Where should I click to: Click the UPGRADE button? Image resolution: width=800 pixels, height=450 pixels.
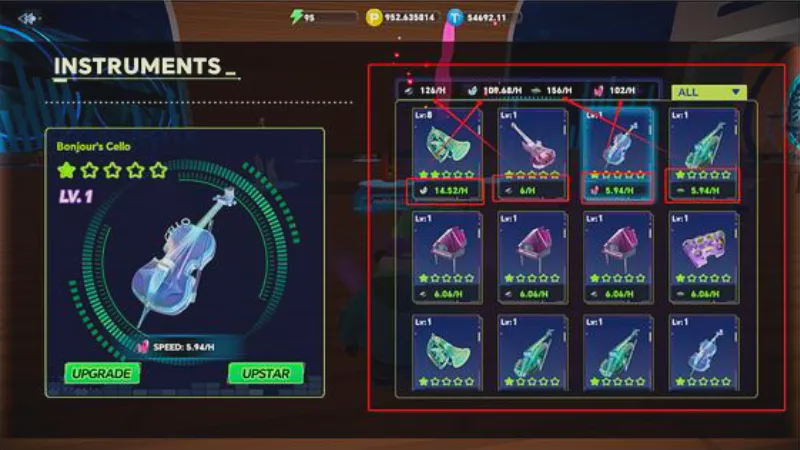(102, 373)
